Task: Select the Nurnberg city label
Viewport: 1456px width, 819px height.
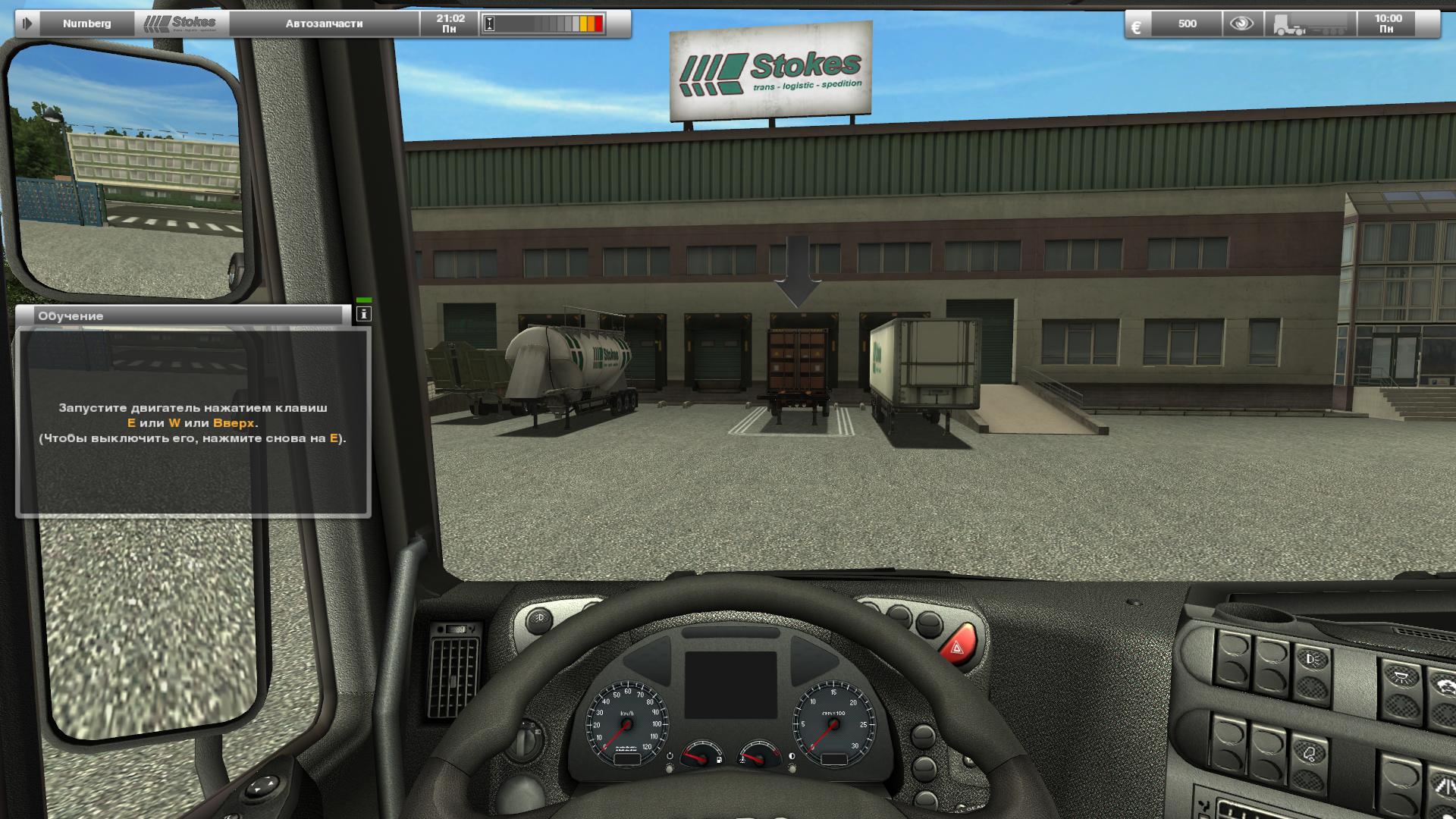Action: point(89,23)
